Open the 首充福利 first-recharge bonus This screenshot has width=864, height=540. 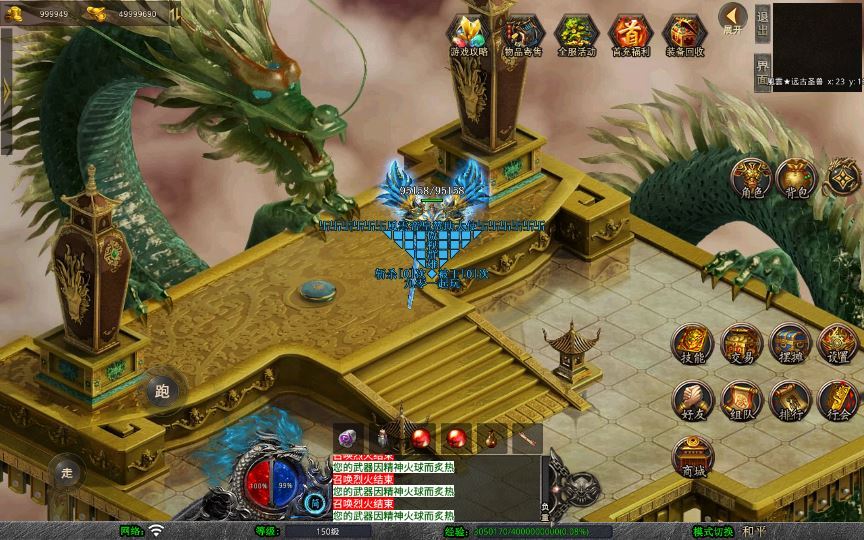pyautogui.click(x=628, y=35)
